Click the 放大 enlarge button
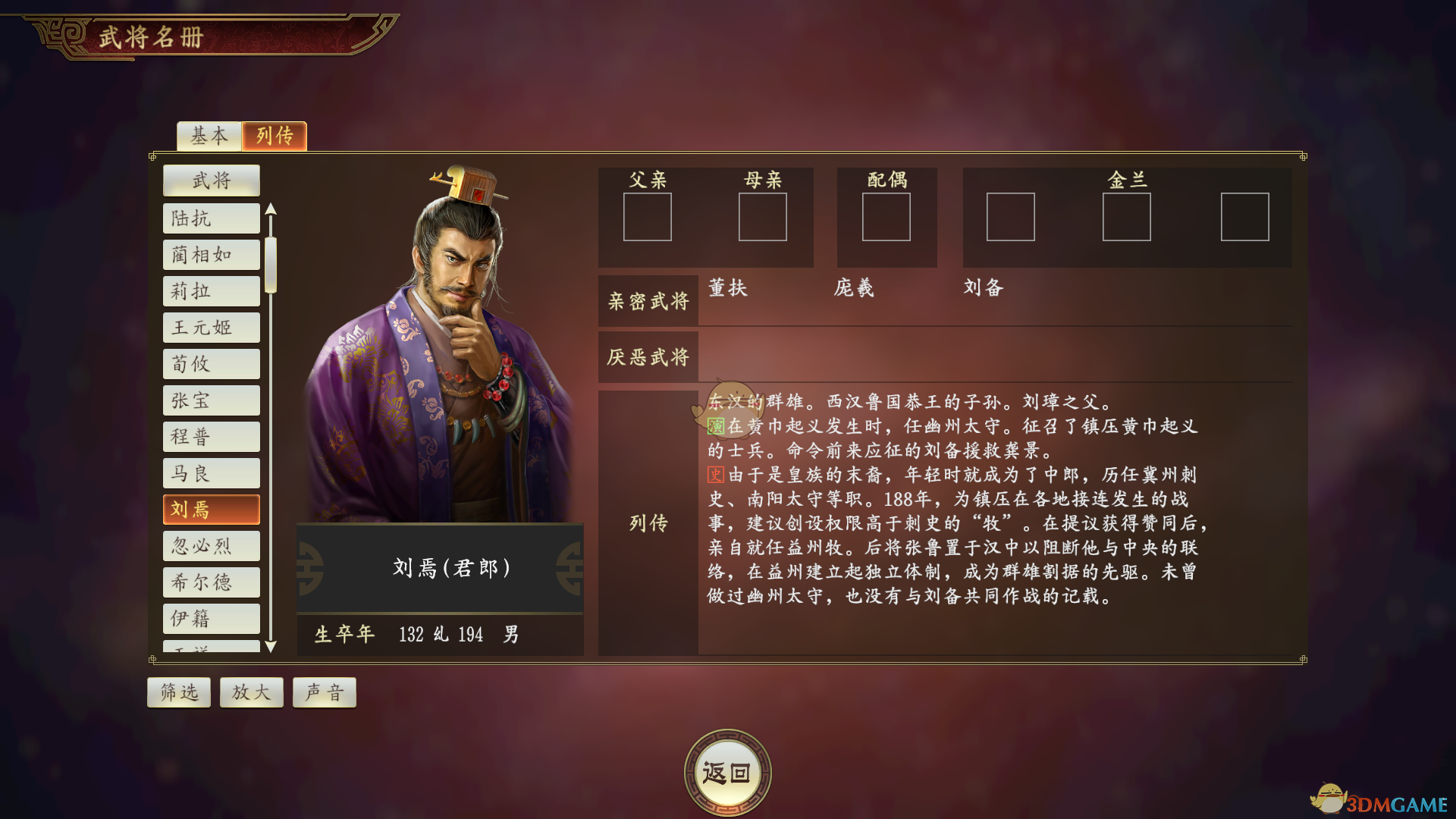 [x=251, y=692]
